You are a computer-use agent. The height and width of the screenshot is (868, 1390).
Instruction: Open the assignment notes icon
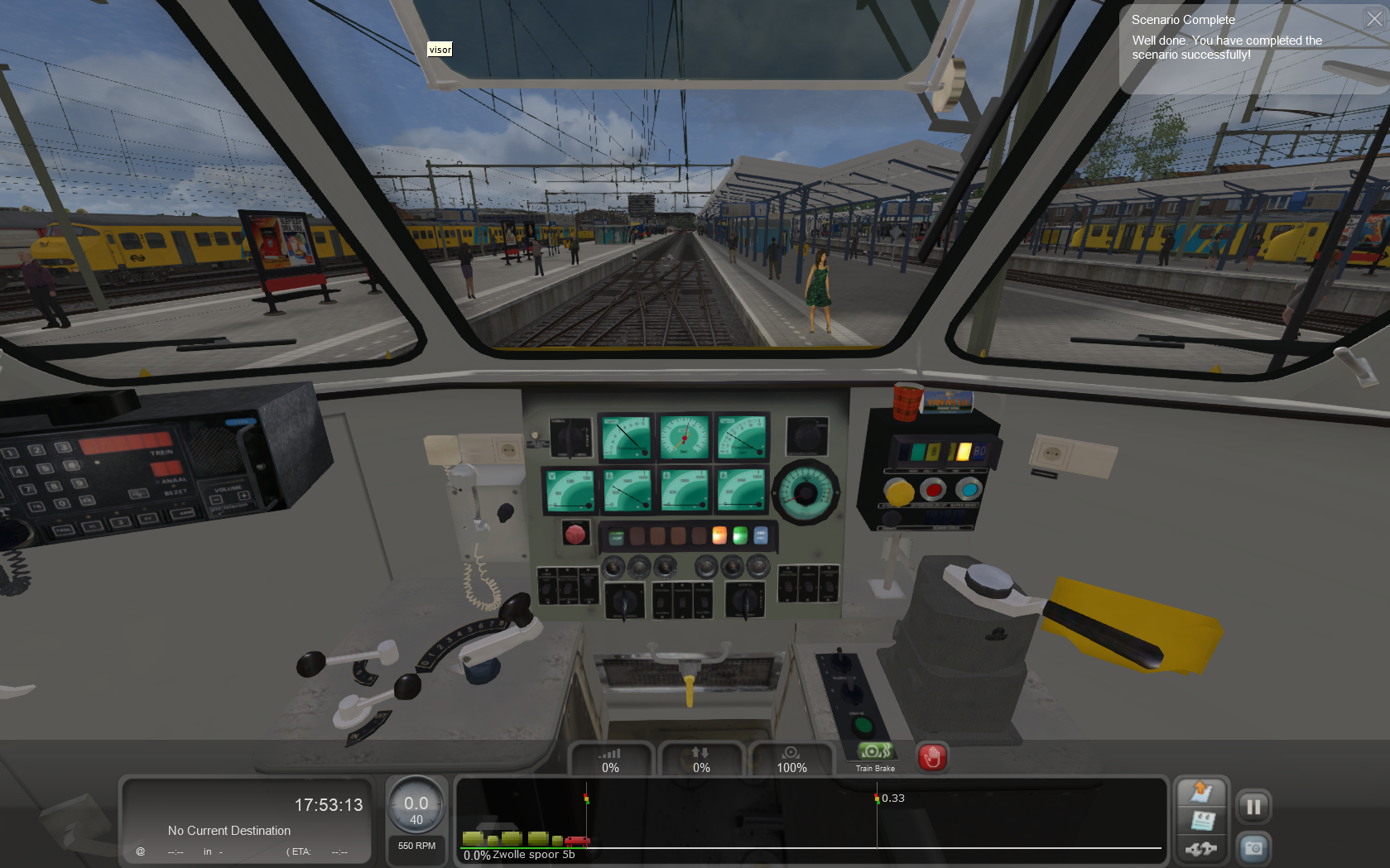point(1201,821)
